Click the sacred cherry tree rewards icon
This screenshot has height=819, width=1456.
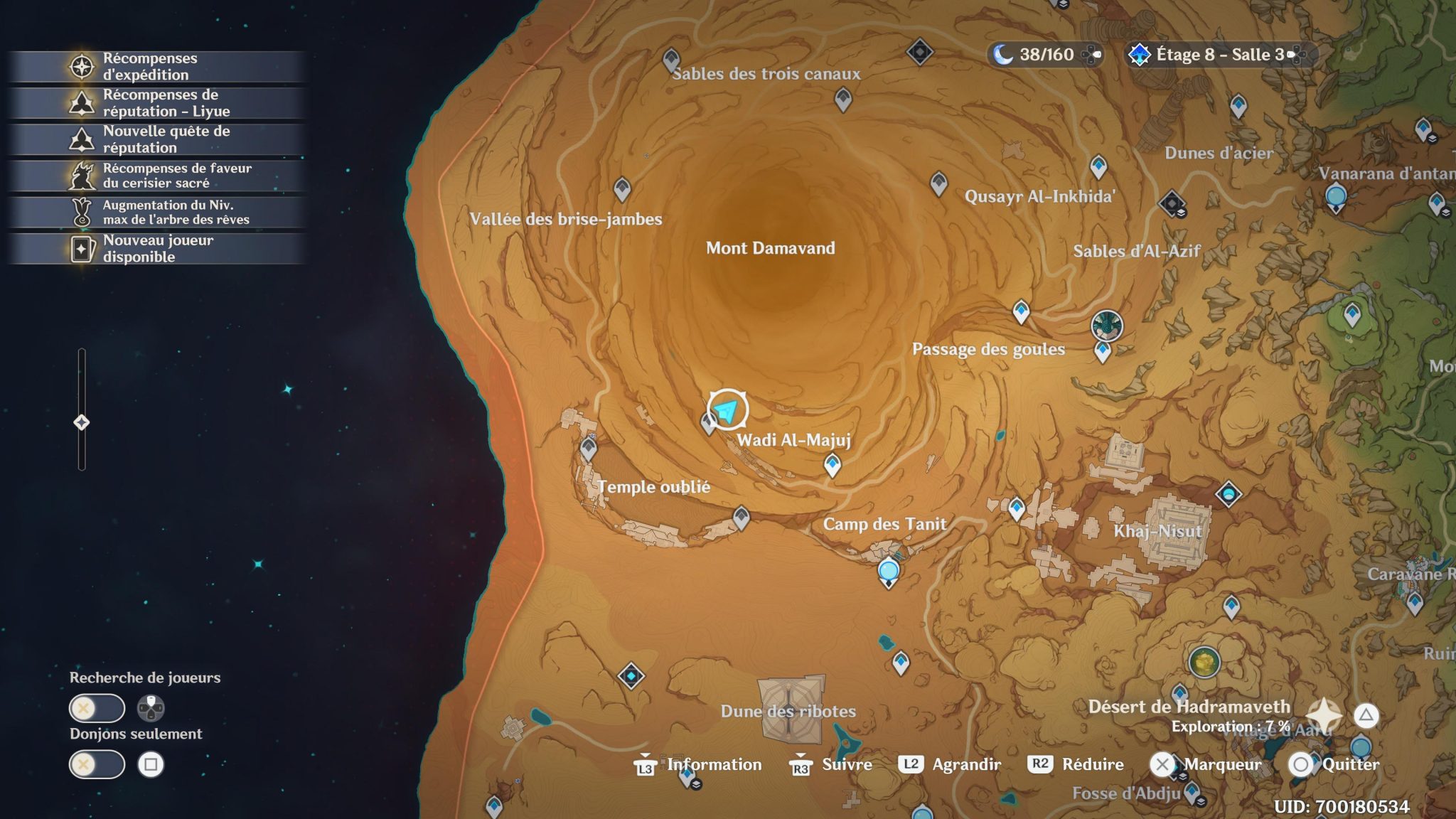click(83, 174)
